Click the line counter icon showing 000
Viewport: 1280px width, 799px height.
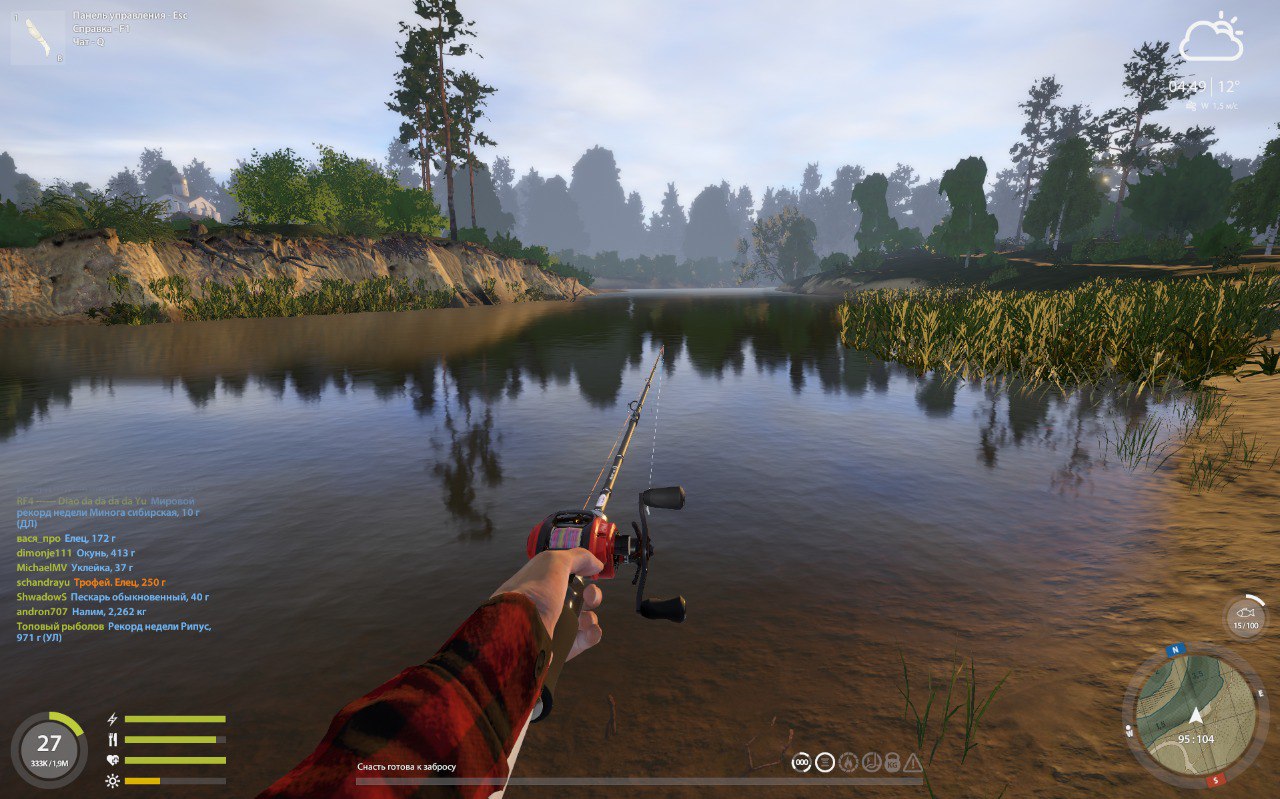click(801, 763)
